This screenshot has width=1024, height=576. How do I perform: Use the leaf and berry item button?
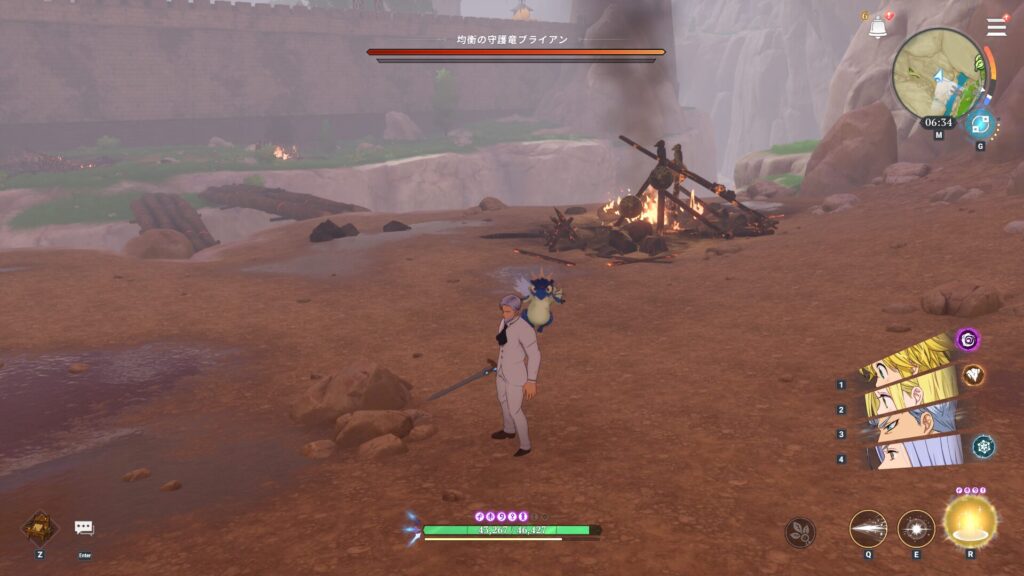[800, 532]
